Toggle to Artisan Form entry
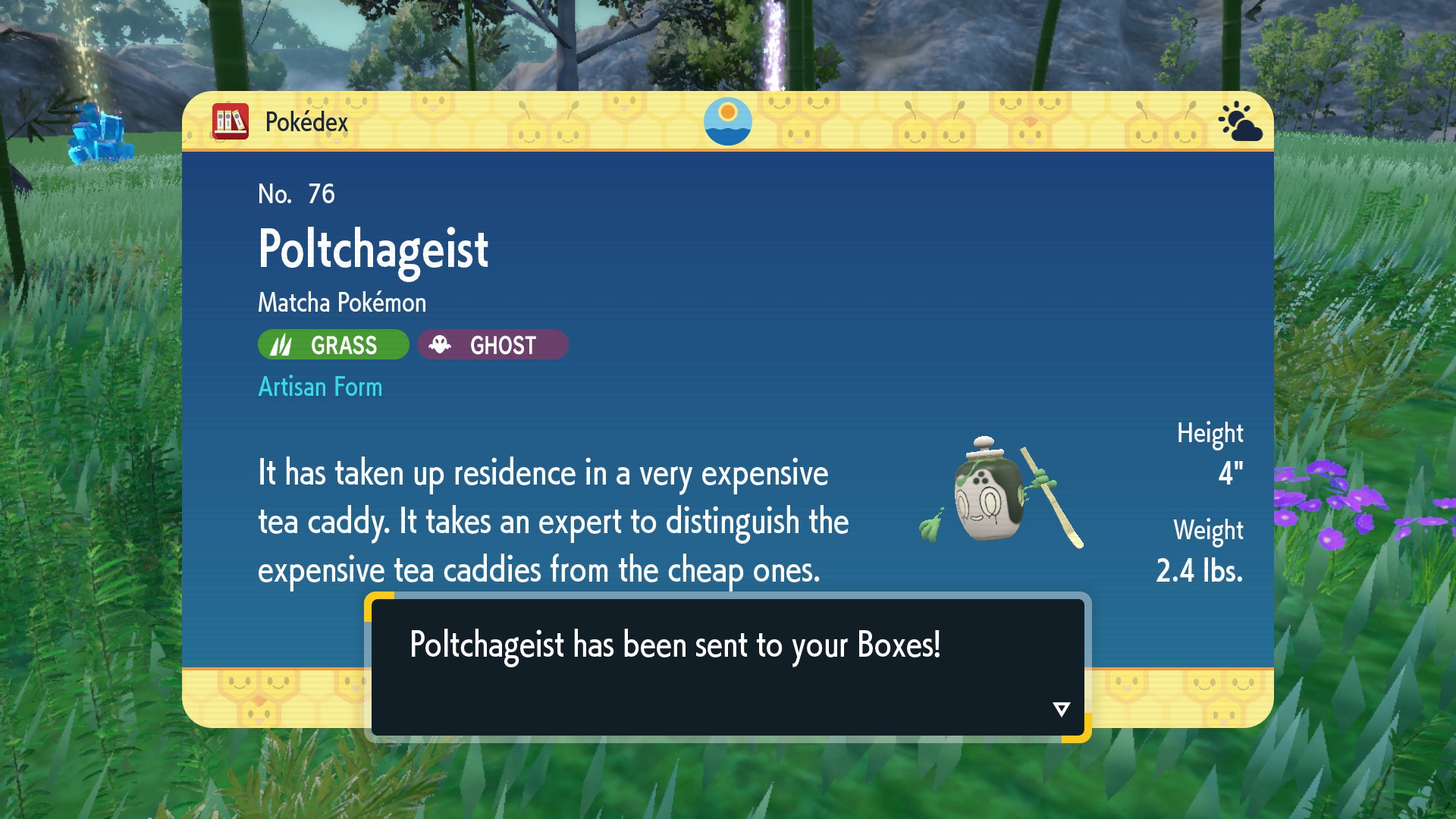 pos(320,387)
